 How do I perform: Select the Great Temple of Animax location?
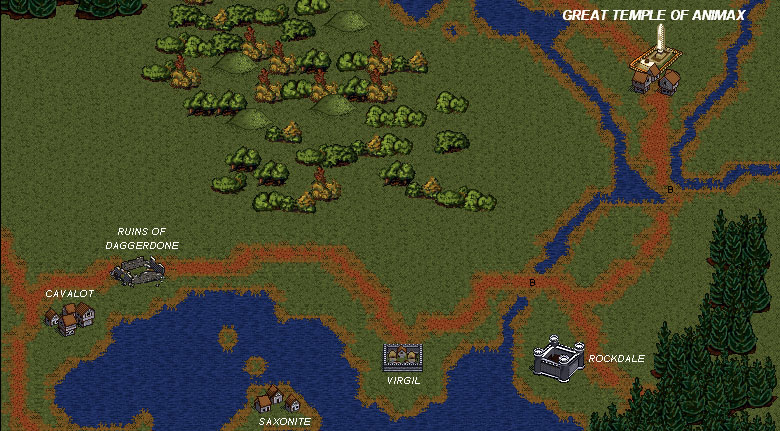coord(655,67)
